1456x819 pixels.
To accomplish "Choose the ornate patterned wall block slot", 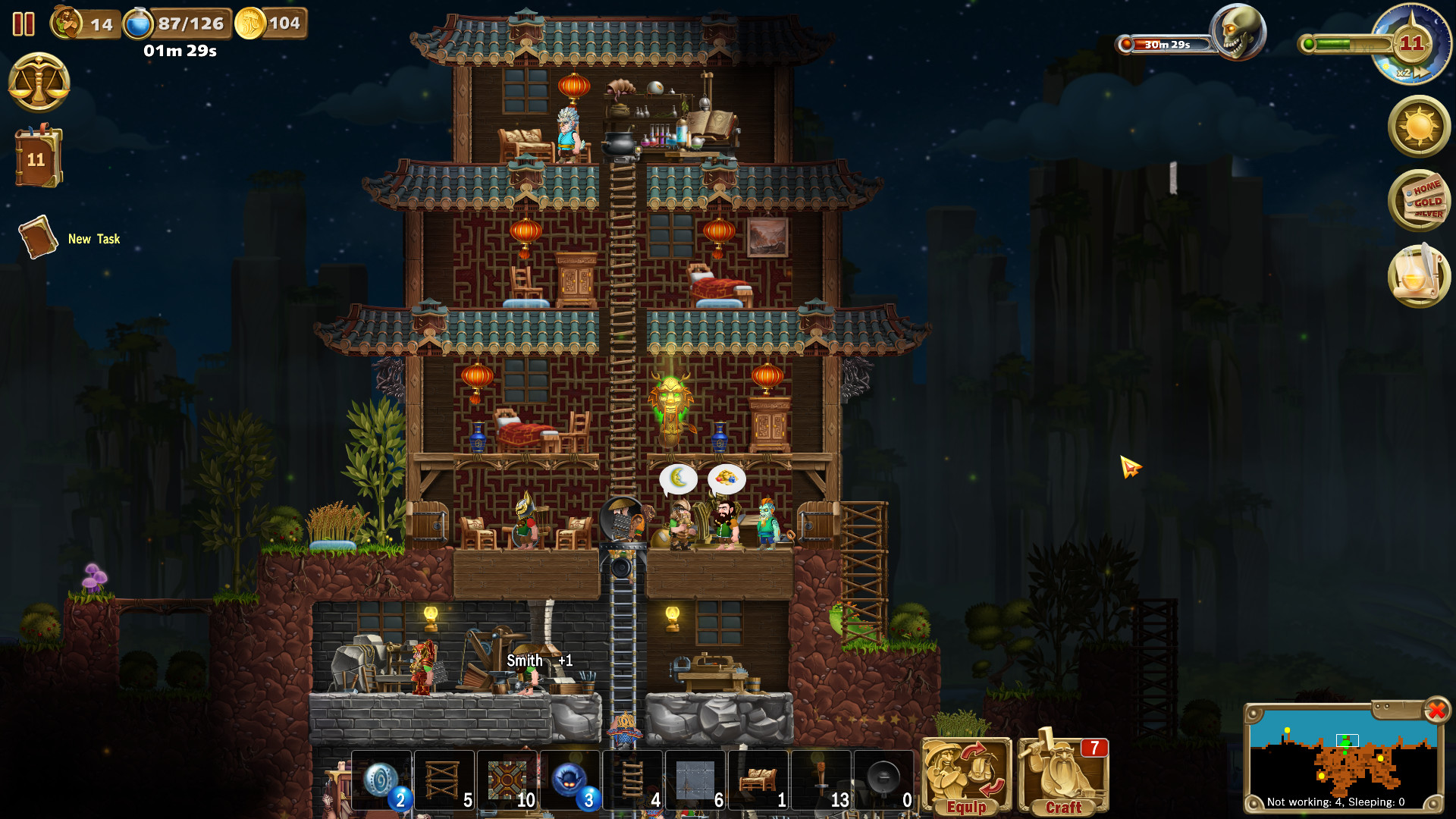I will [507, 780].
